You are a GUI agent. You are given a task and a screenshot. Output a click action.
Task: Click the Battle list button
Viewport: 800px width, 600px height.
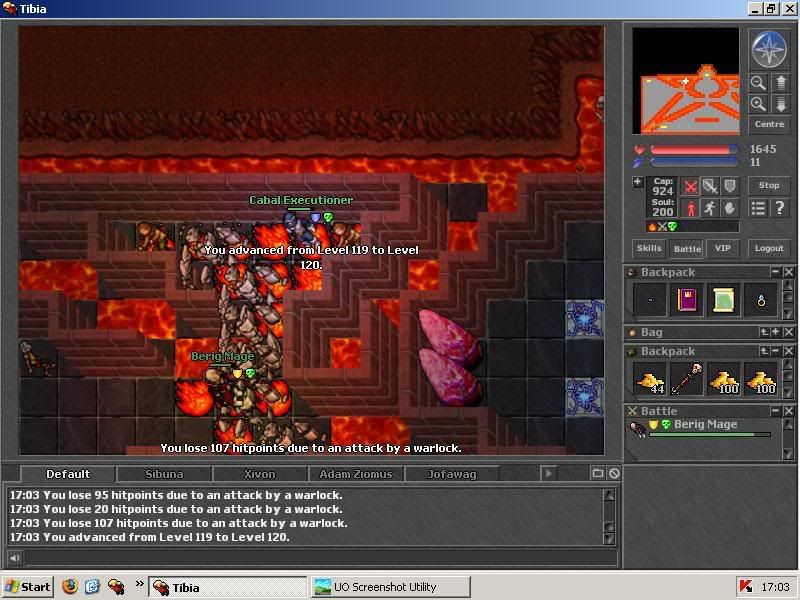tap(686, 249)
